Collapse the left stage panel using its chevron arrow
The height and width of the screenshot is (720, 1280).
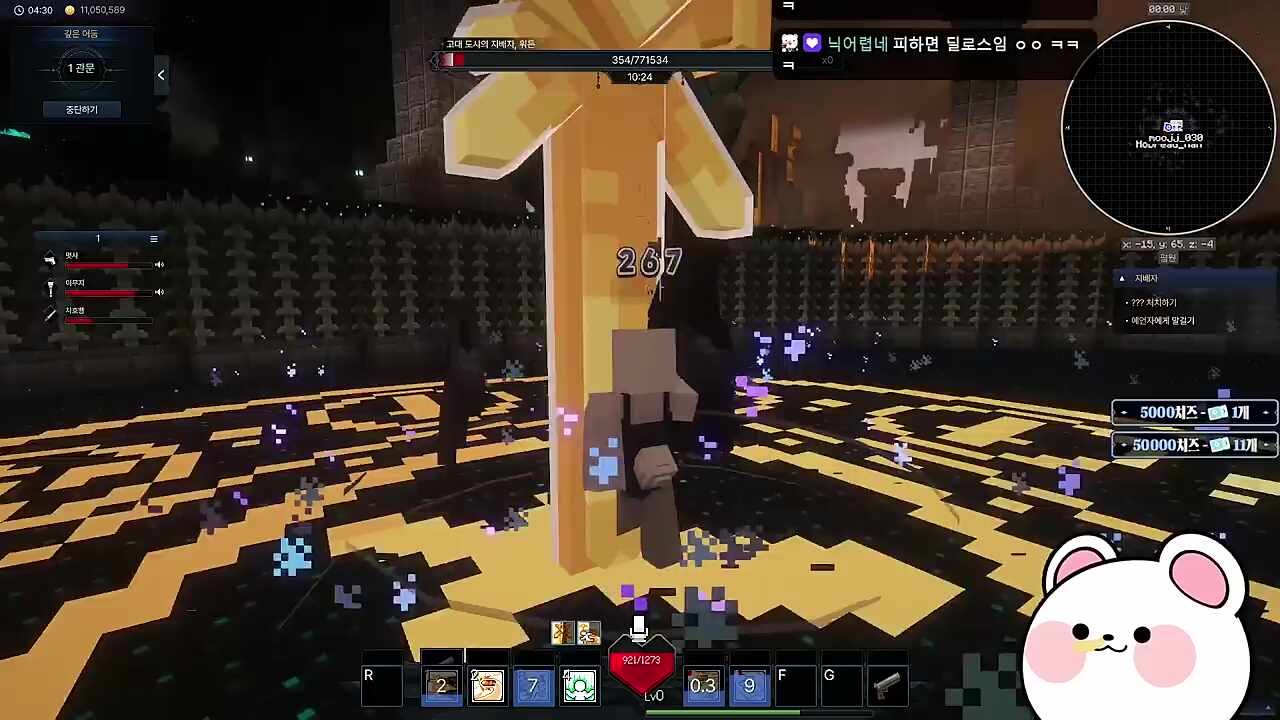(161, 74)
